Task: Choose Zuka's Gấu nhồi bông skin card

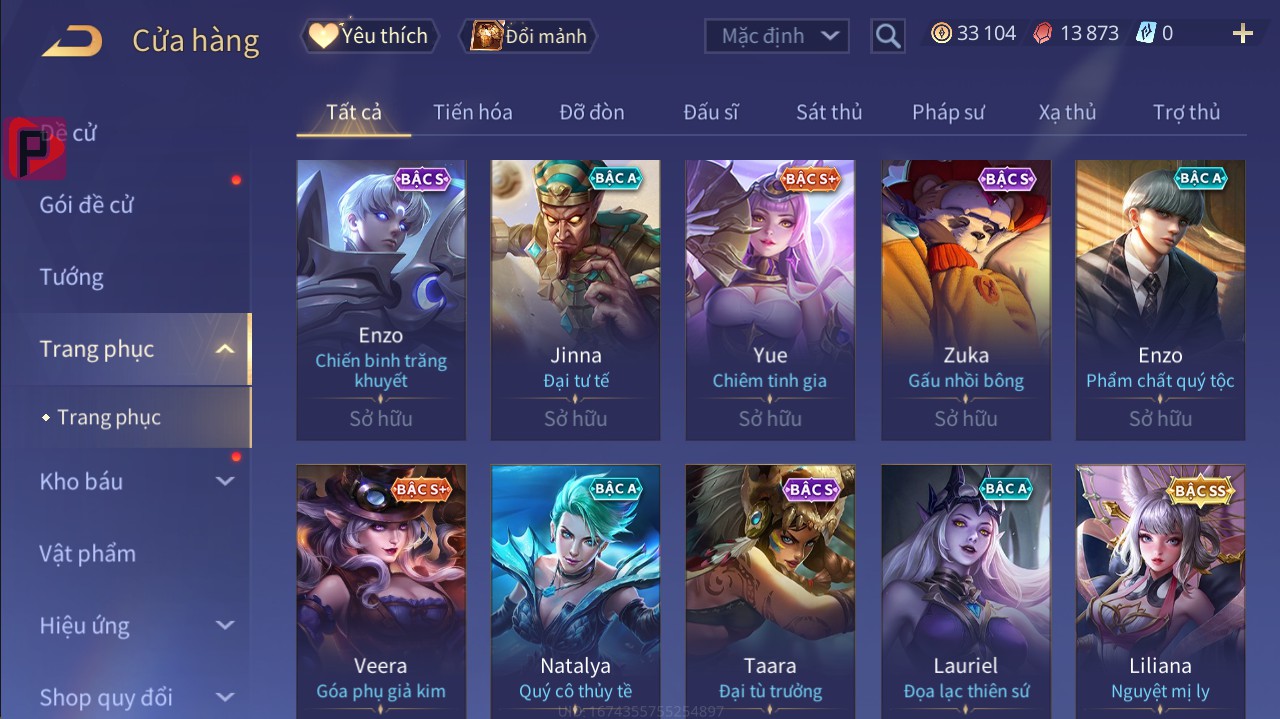Action: pyautogui.click(x=965, y=300)
